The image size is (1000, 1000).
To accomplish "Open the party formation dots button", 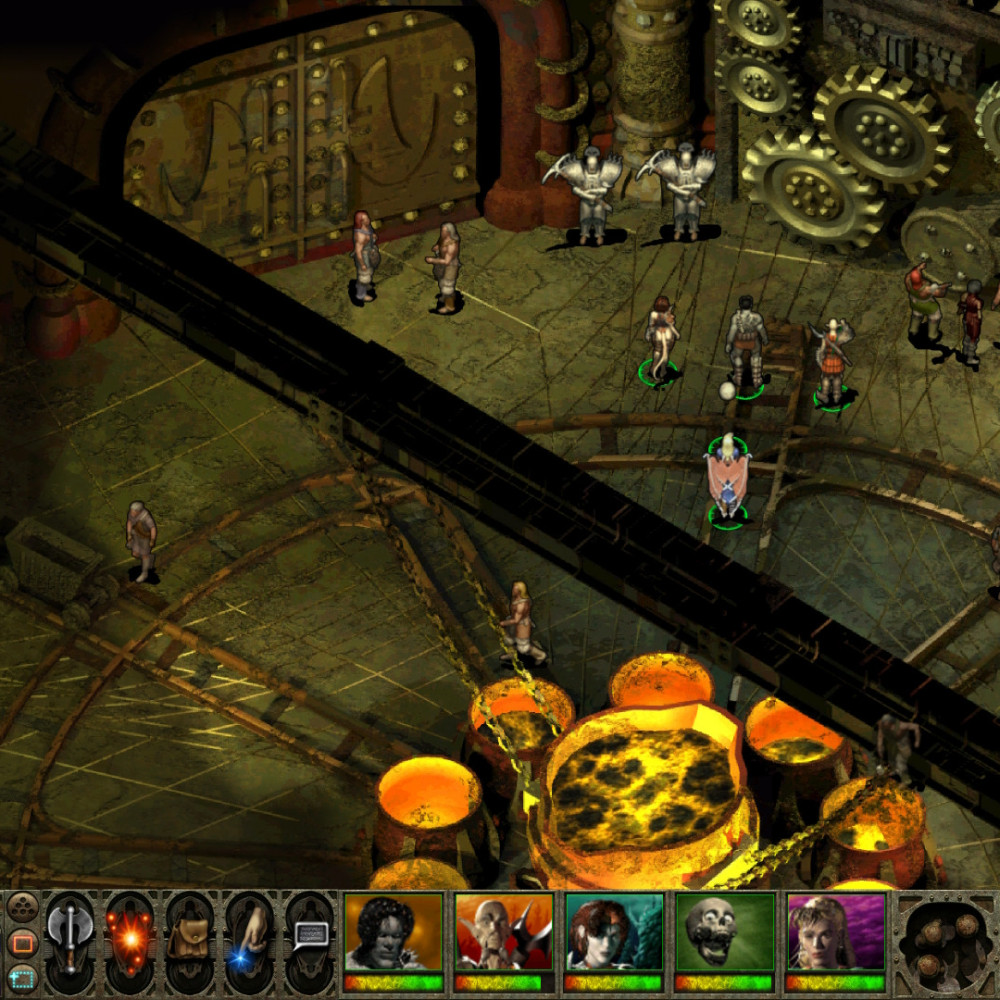I will 21,908.
